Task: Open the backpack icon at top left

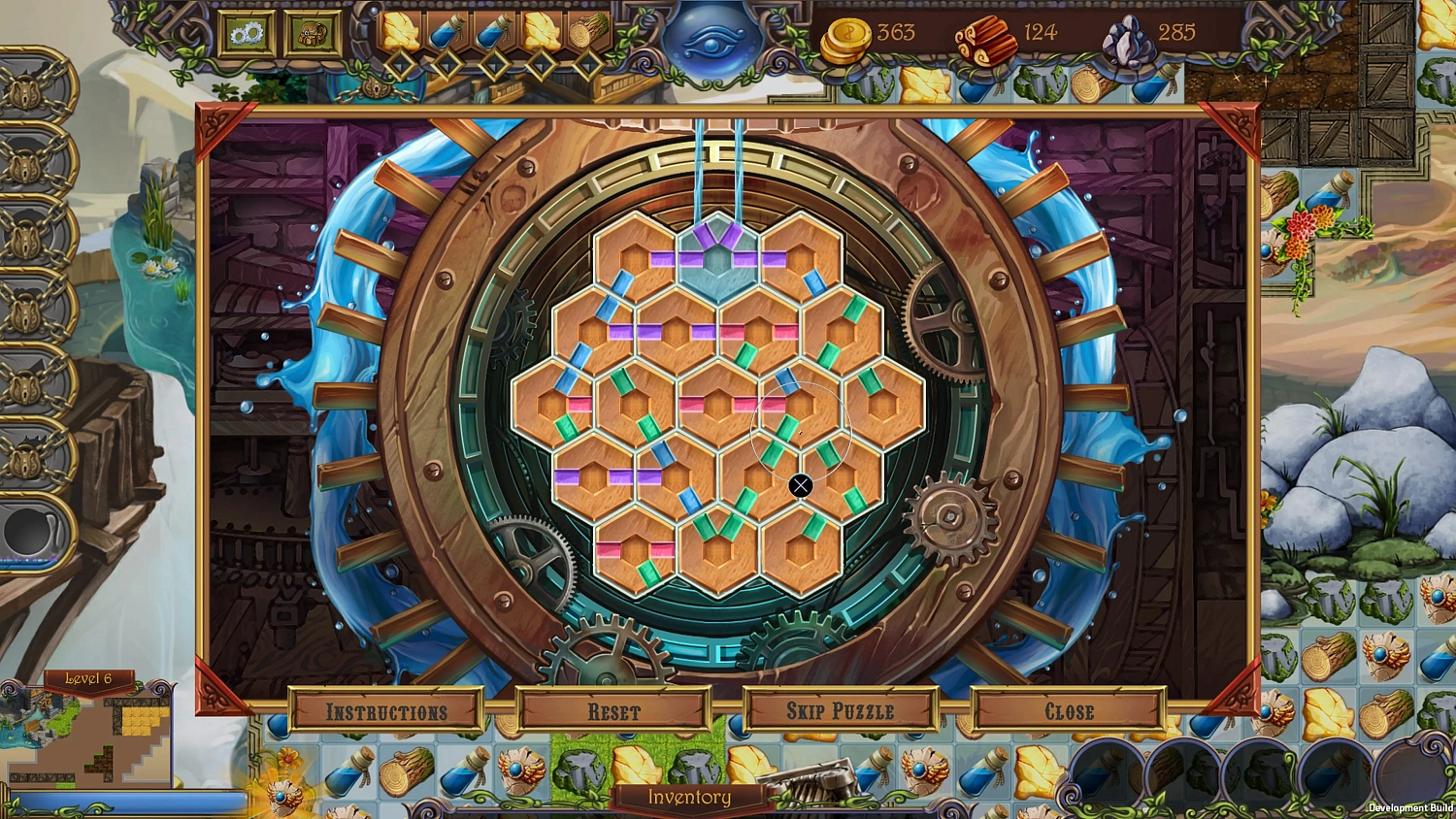Action: [x=313, y=32]
